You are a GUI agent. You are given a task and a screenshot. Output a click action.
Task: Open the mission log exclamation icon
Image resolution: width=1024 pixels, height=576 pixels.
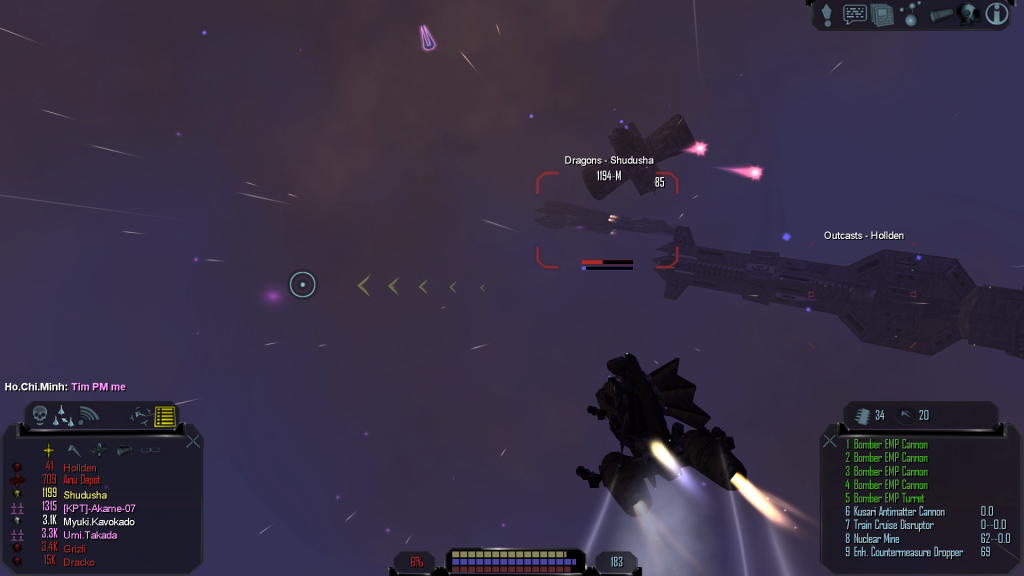click(827, 14)
